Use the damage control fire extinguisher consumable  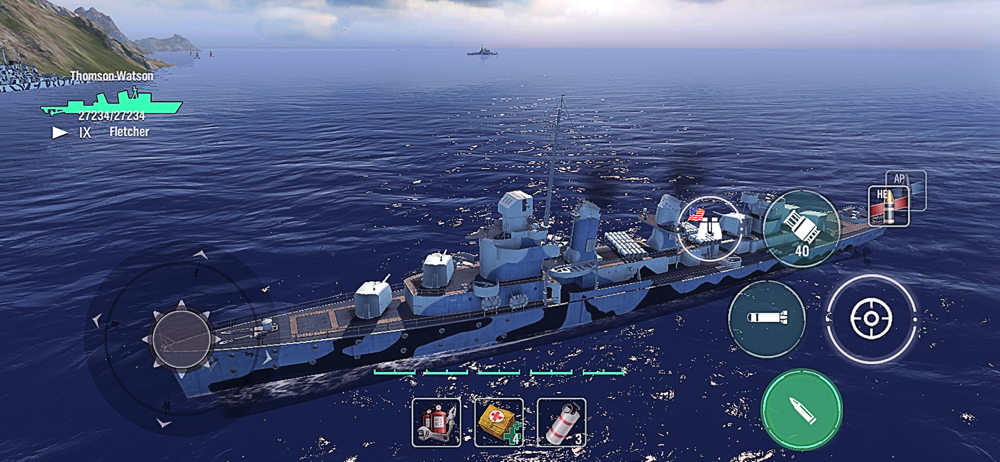click(x=437, y=422)
